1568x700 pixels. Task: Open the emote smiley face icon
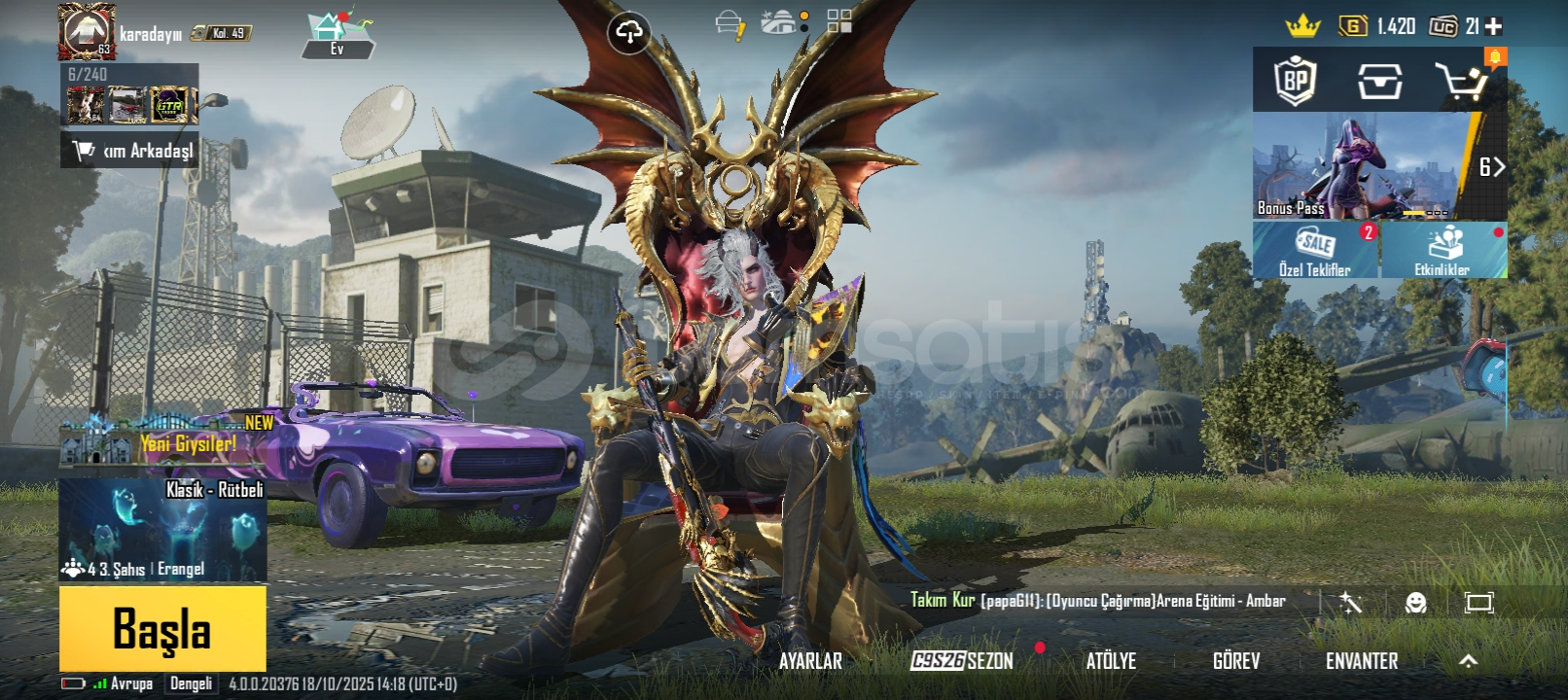point(1415,603)
